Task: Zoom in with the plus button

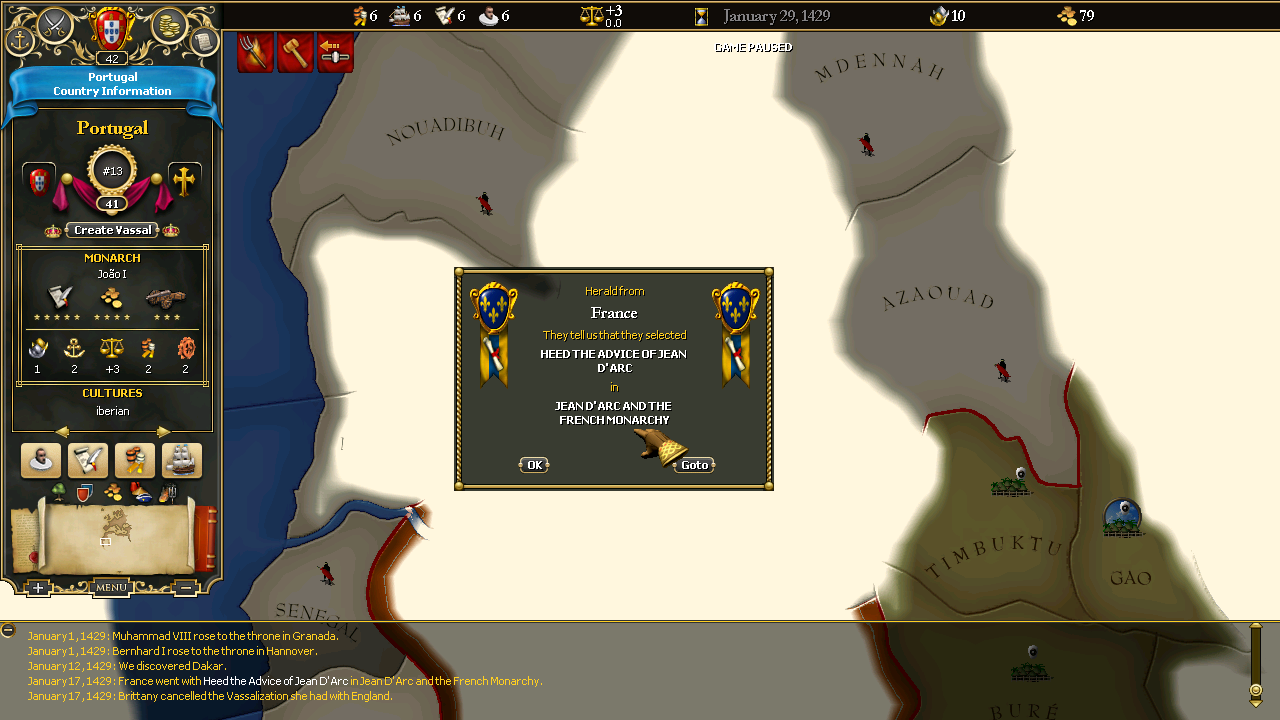Action: pos(37,588)
